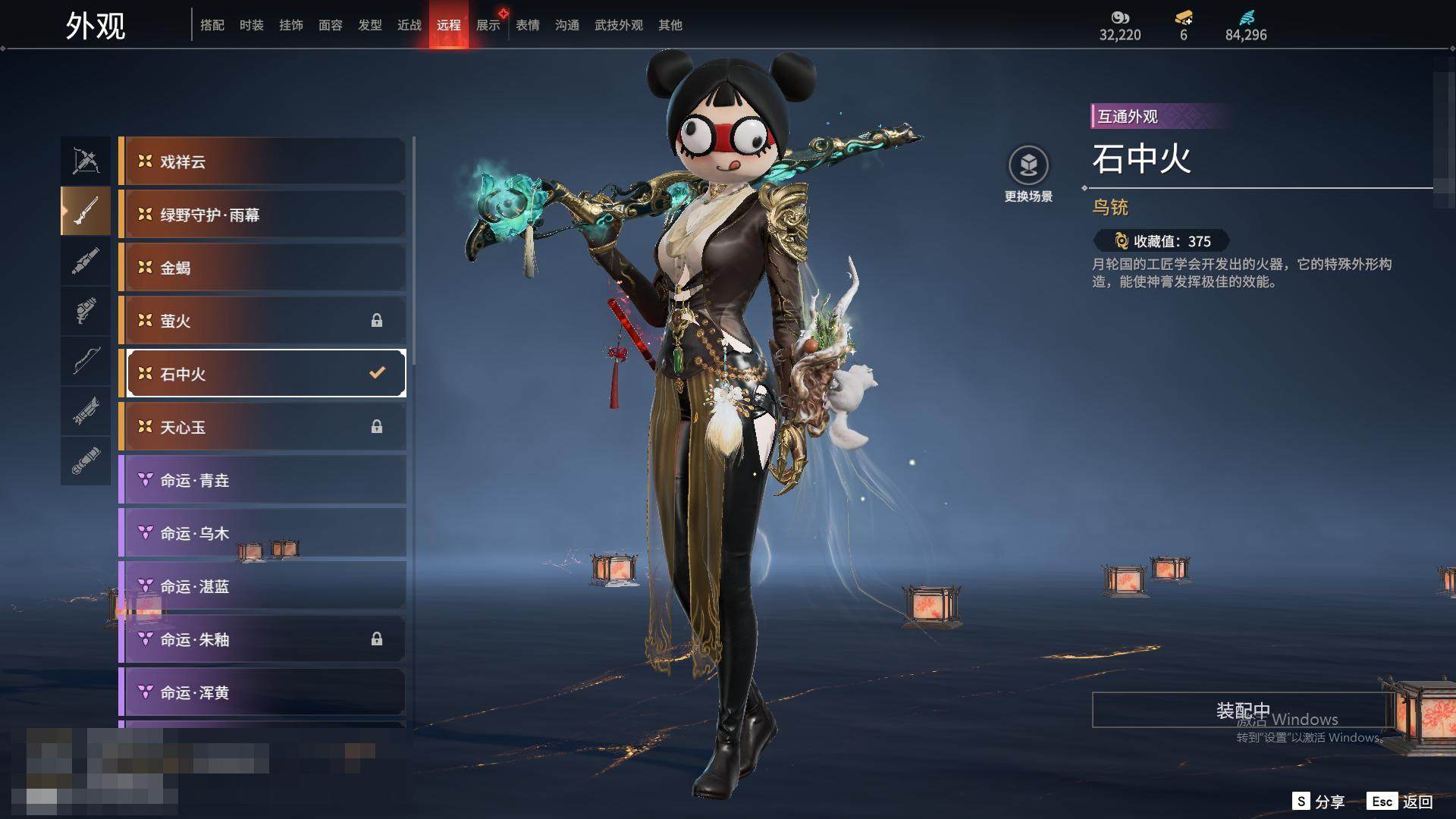Pick the 金蝎 skin entry
The image size is (1456, 819).
click(x=262, y=268)
